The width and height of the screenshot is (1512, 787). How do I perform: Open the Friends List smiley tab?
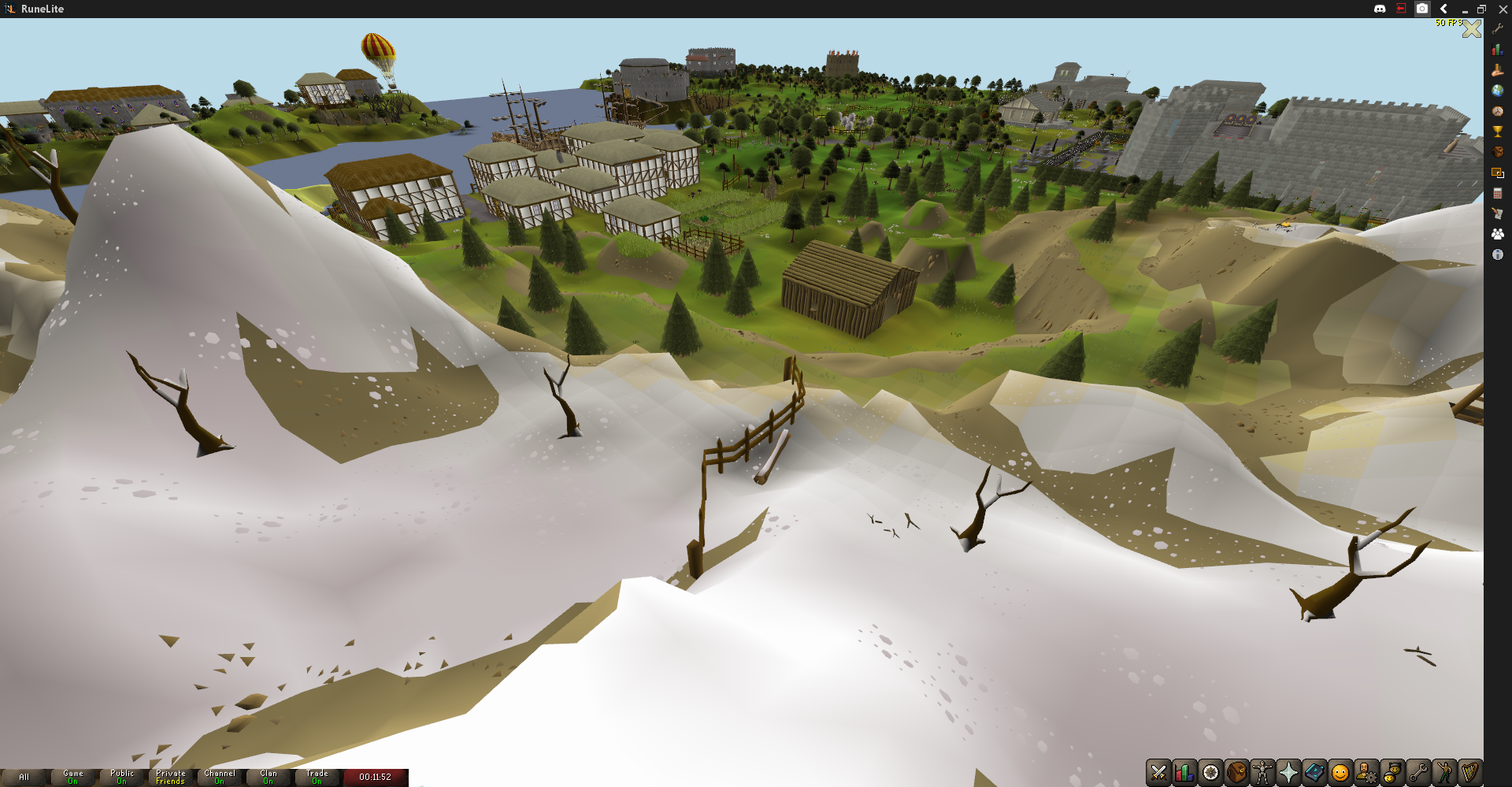(x=1340, y=773)
